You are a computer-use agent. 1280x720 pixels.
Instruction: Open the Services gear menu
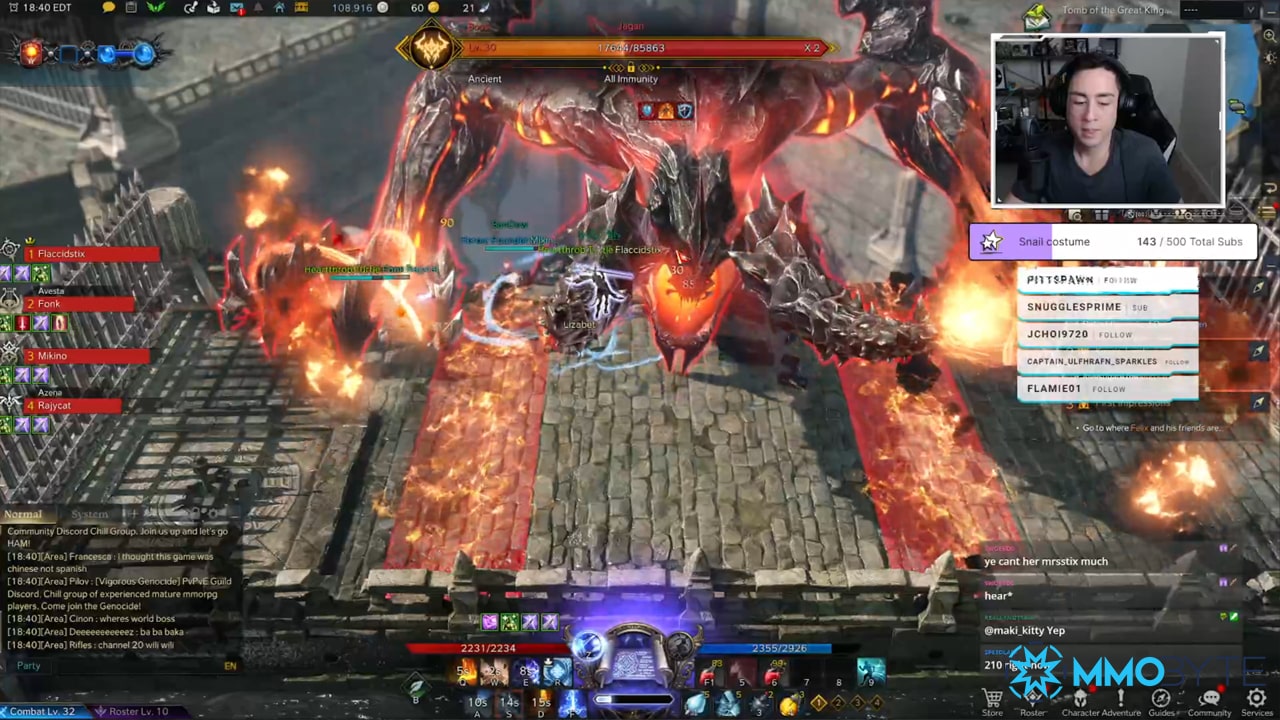click(1256, 699)
